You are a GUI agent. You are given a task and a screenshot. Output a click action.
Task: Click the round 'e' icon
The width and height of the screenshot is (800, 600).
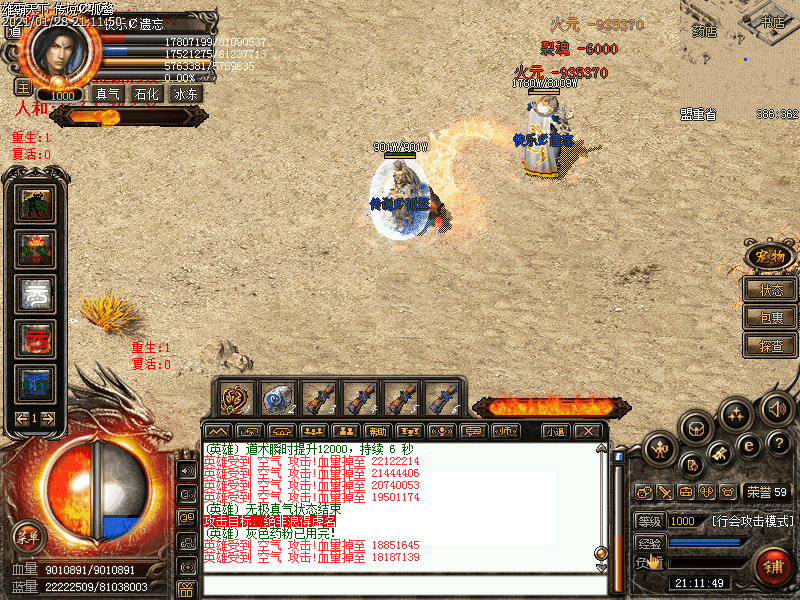tap(748, 445)
